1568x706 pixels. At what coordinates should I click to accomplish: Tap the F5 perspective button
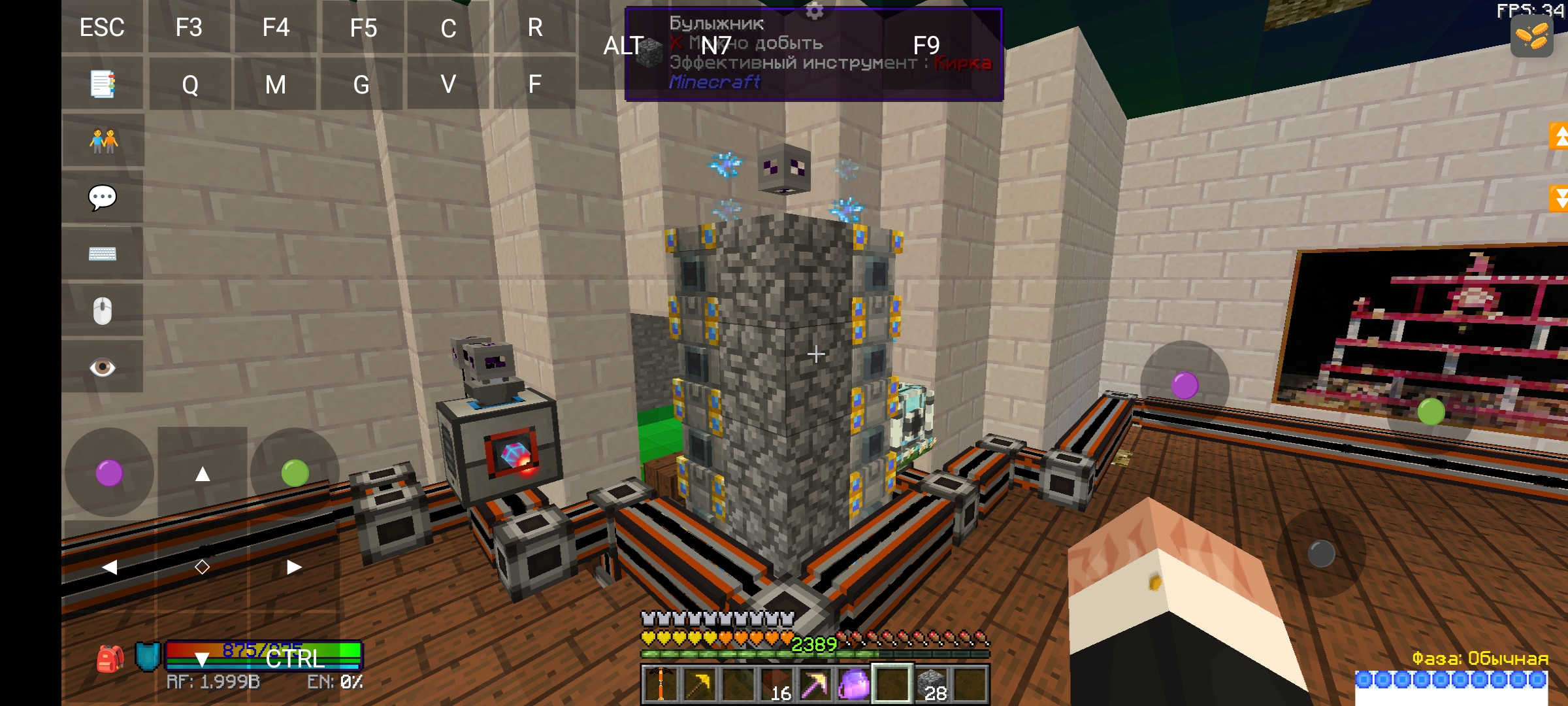pyautogui.click(x=363, y=27)
